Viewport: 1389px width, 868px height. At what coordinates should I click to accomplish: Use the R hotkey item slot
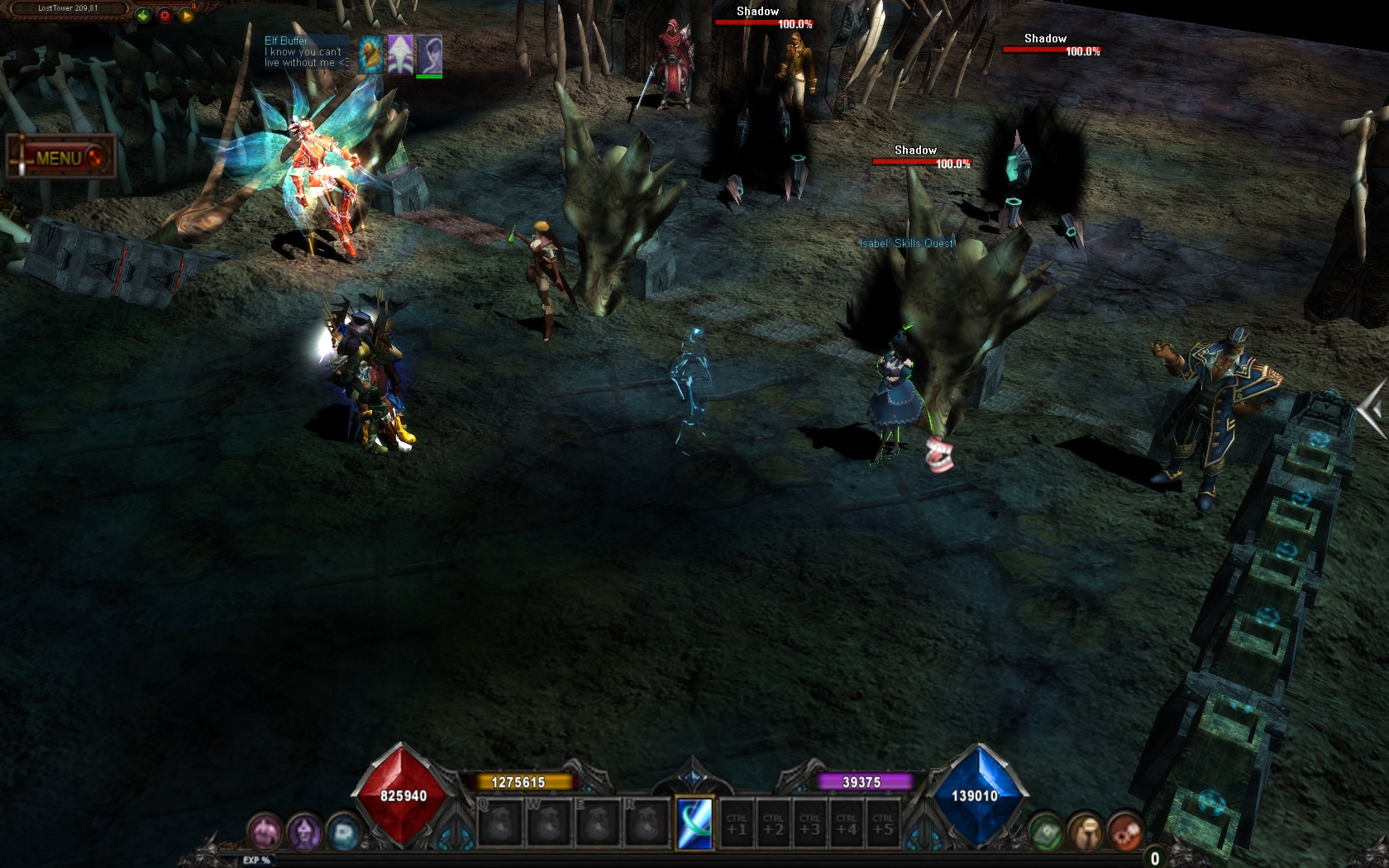(646, 823)
